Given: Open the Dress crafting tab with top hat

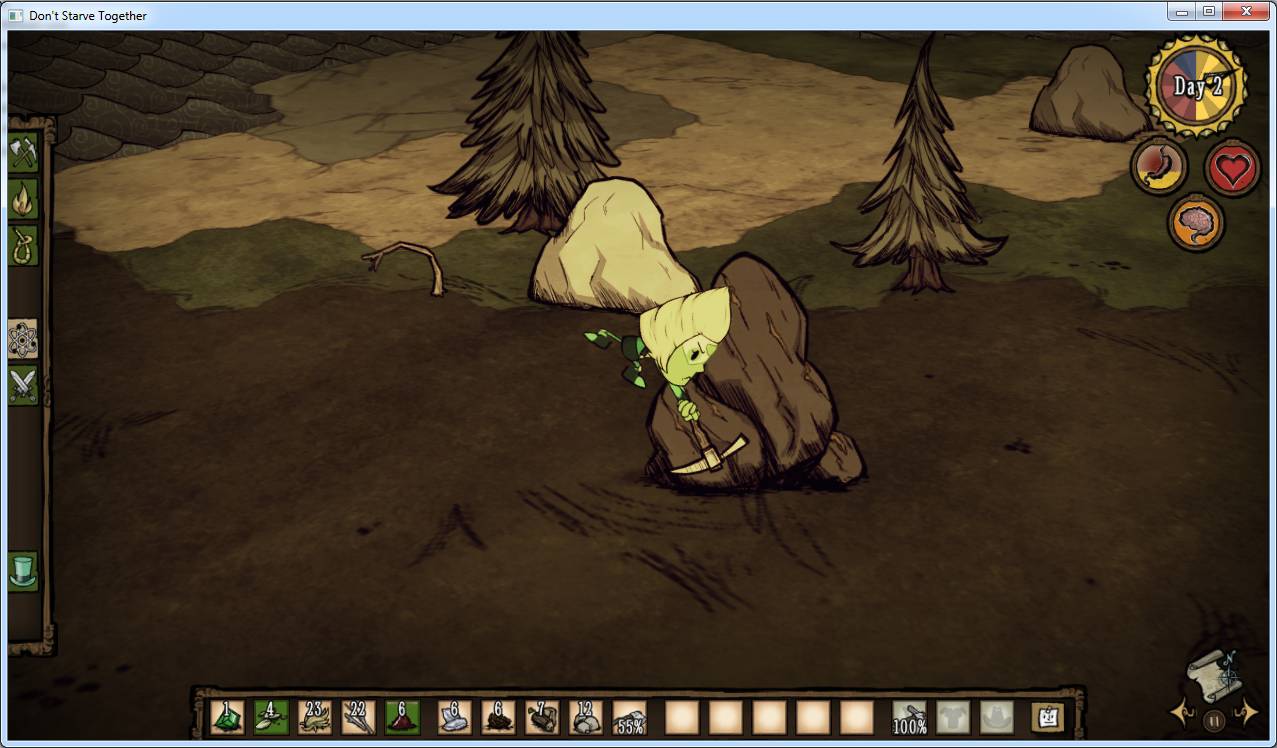Looking at the screenshot, I should [23, 571].
